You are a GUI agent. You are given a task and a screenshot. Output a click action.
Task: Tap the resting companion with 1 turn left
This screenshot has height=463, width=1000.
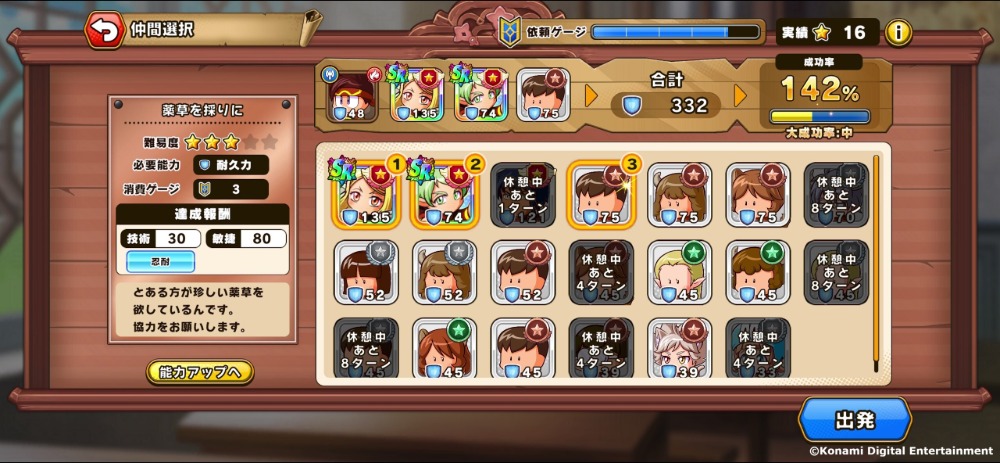pyautogui.click(x=523, y=194)
